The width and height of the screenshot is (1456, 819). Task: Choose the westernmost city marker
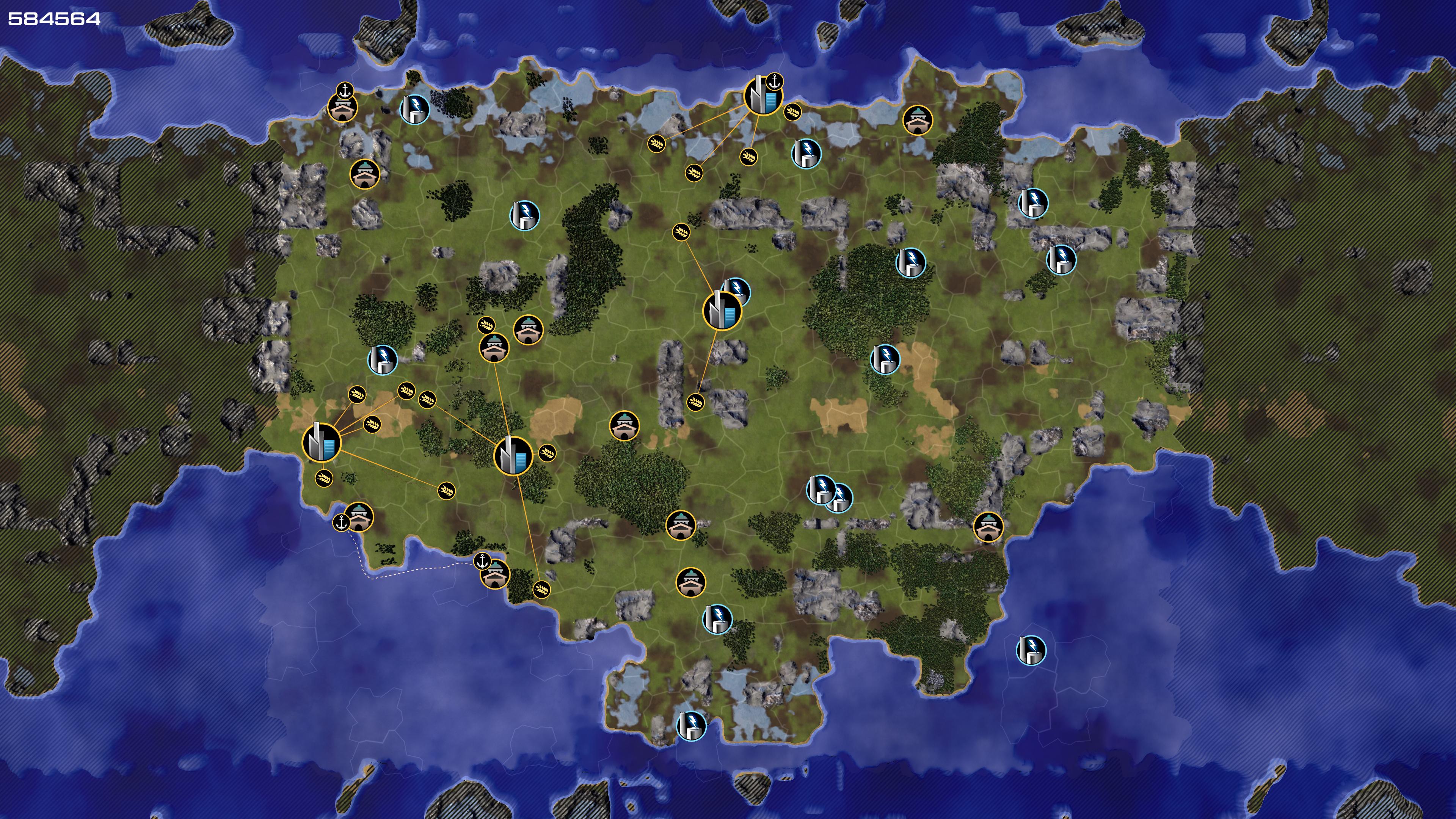click(322, 442)
